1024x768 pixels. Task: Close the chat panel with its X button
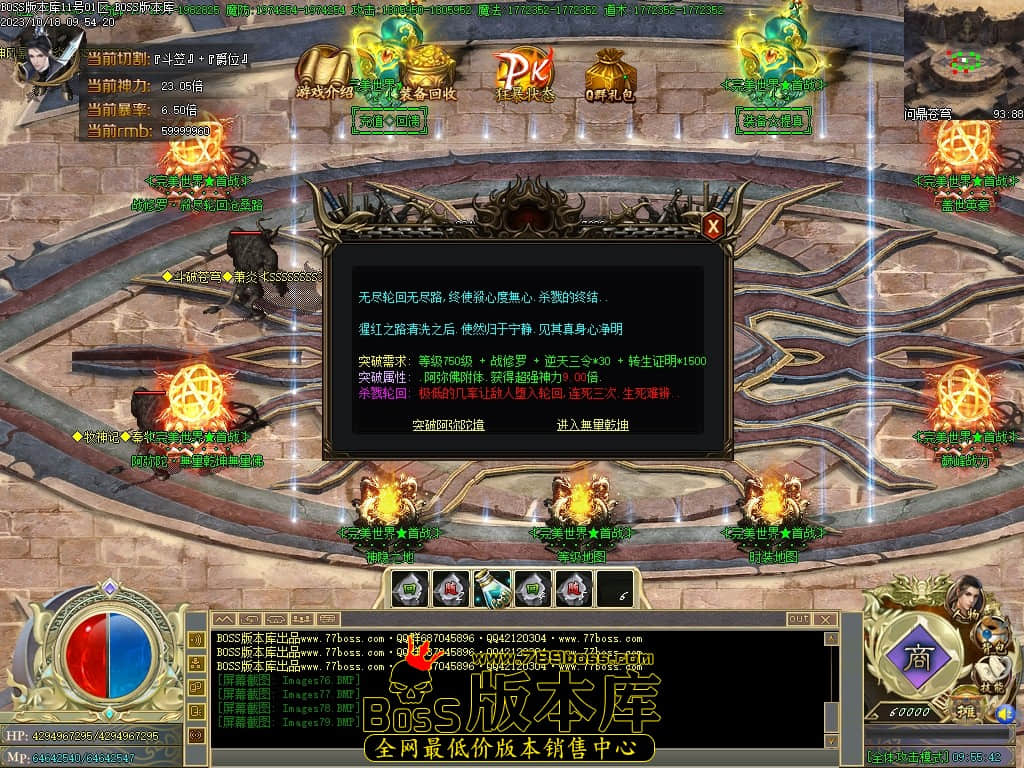(x=825, y=619)
